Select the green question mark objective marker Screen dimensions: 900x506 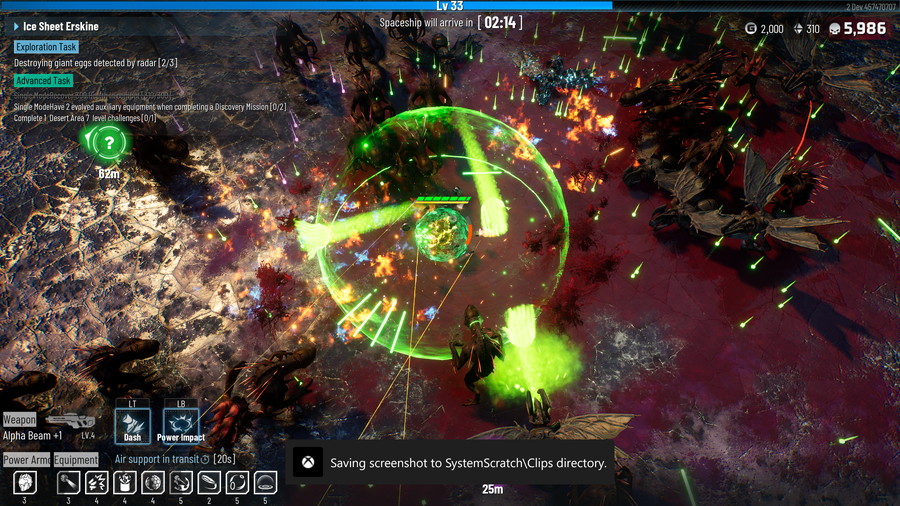108,144
